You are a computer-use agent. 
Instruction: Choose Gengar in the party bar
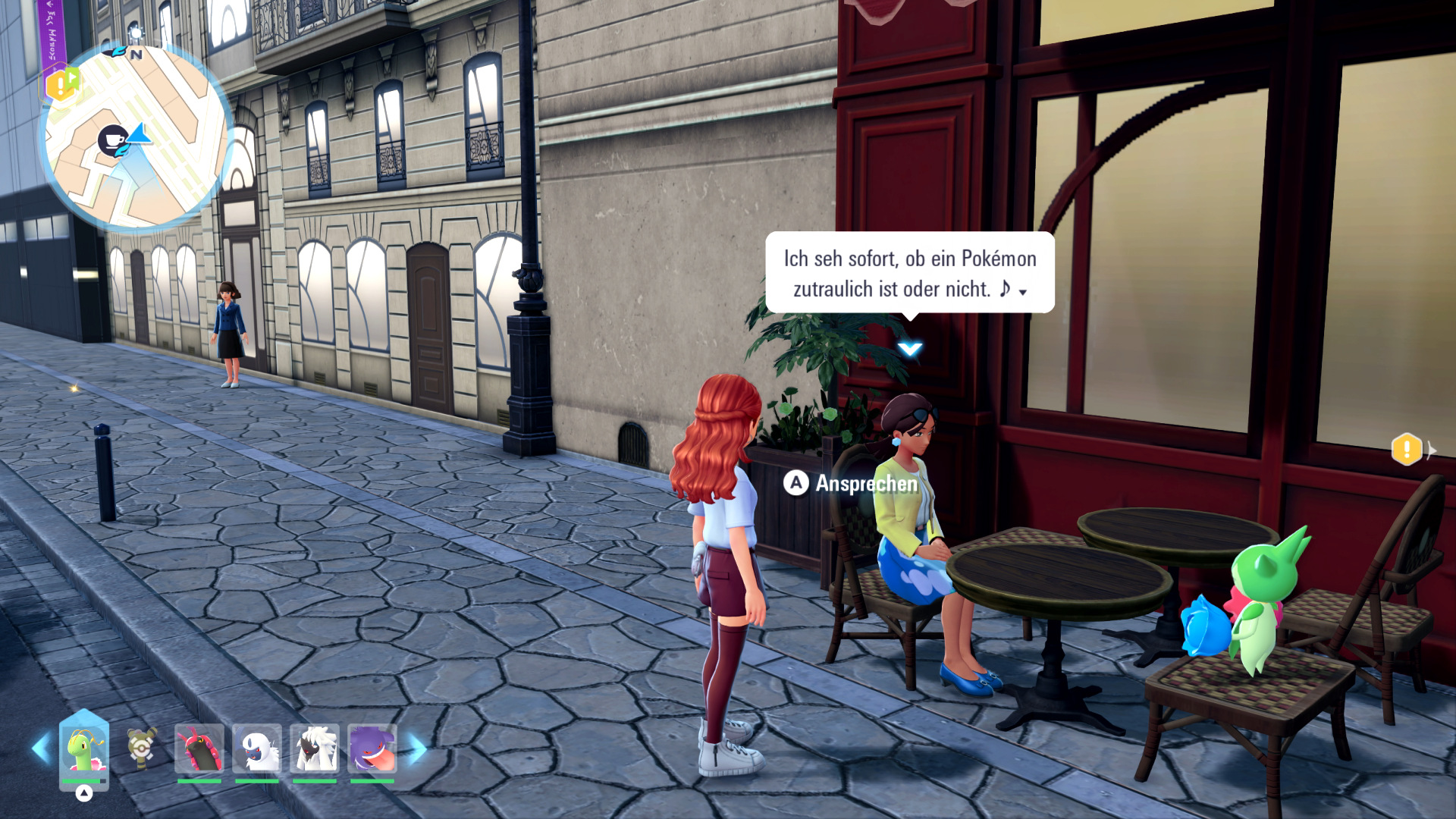[x=372, y=748]
